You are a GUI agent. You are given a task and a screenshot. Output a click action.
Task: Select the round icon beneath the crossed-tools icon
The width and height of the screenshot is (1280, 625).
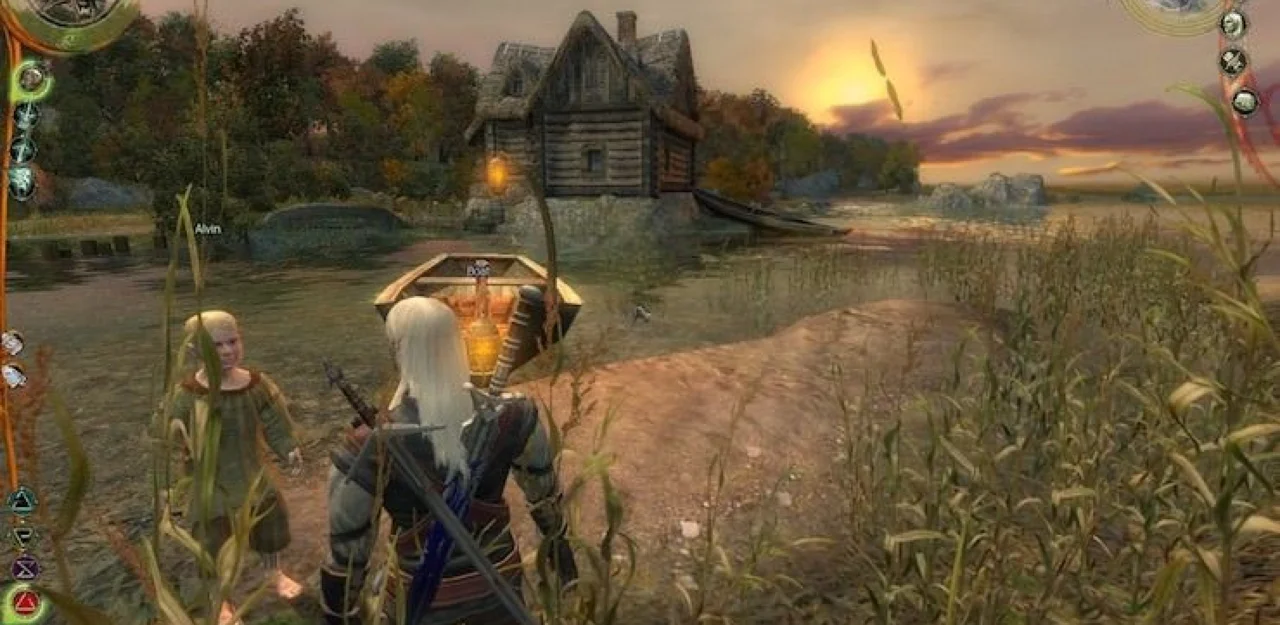[x=1245, y=100]
